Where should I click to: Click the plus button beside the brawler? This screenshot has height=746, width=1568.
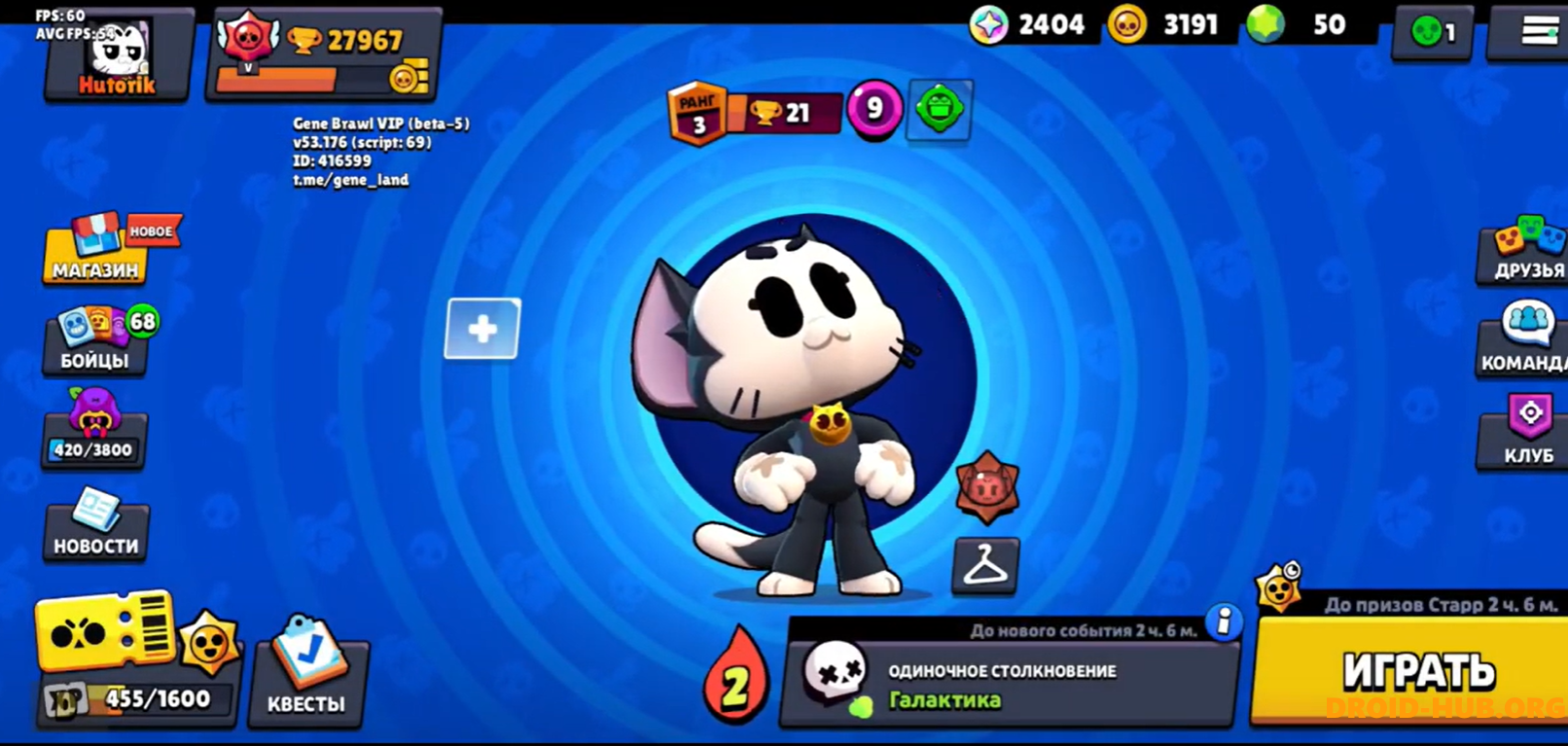481,329
